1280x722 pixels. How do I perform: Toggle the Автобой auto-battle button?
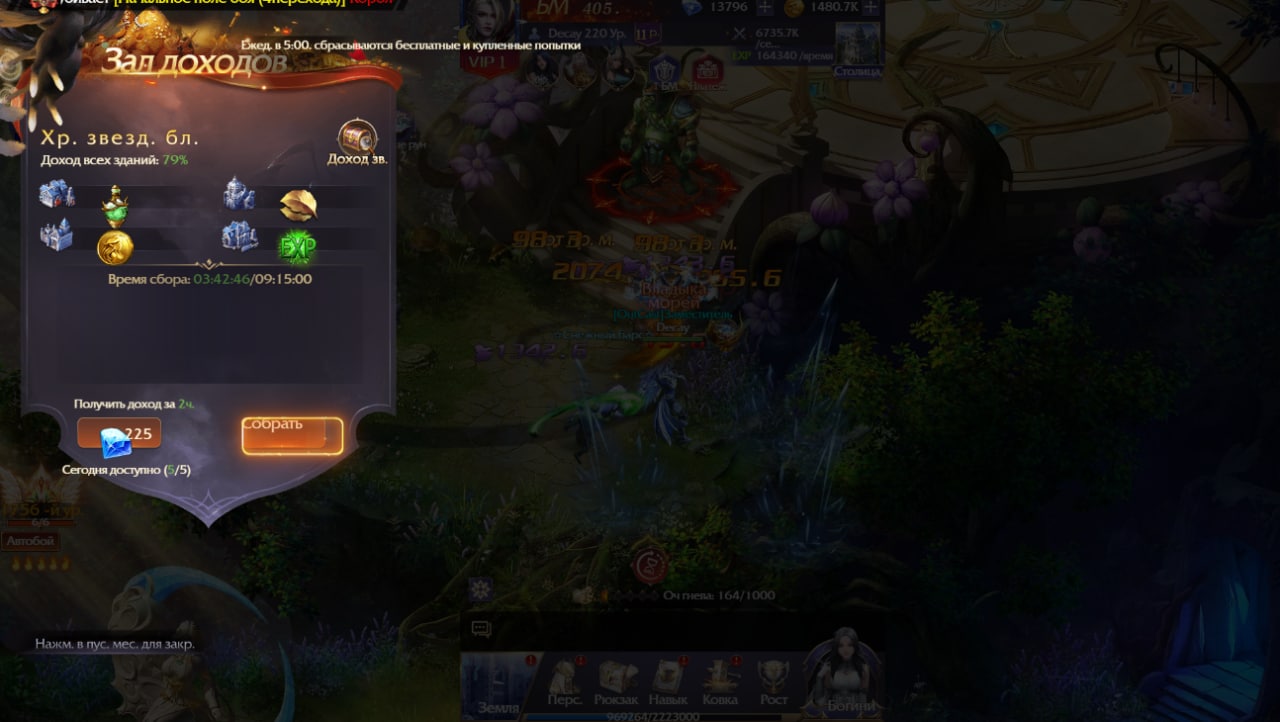(30, 541)
